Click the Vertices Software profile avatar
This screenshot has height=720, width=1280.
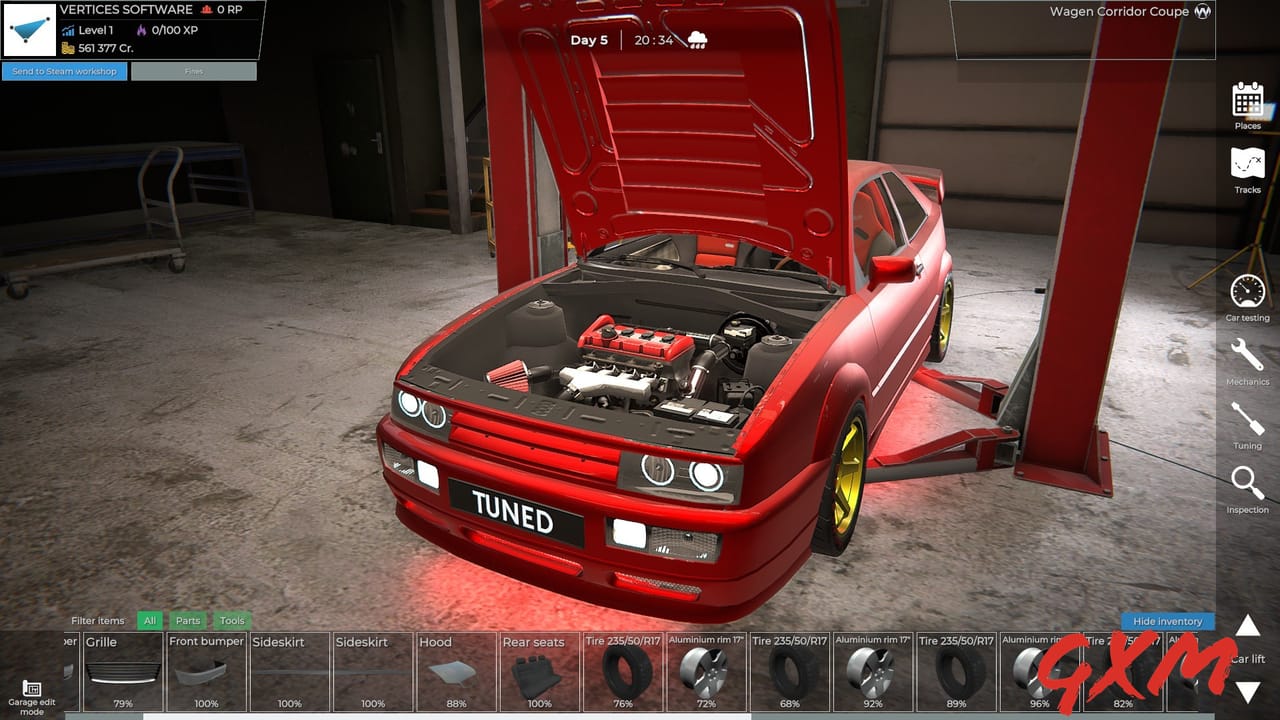(x=31, y=30)
